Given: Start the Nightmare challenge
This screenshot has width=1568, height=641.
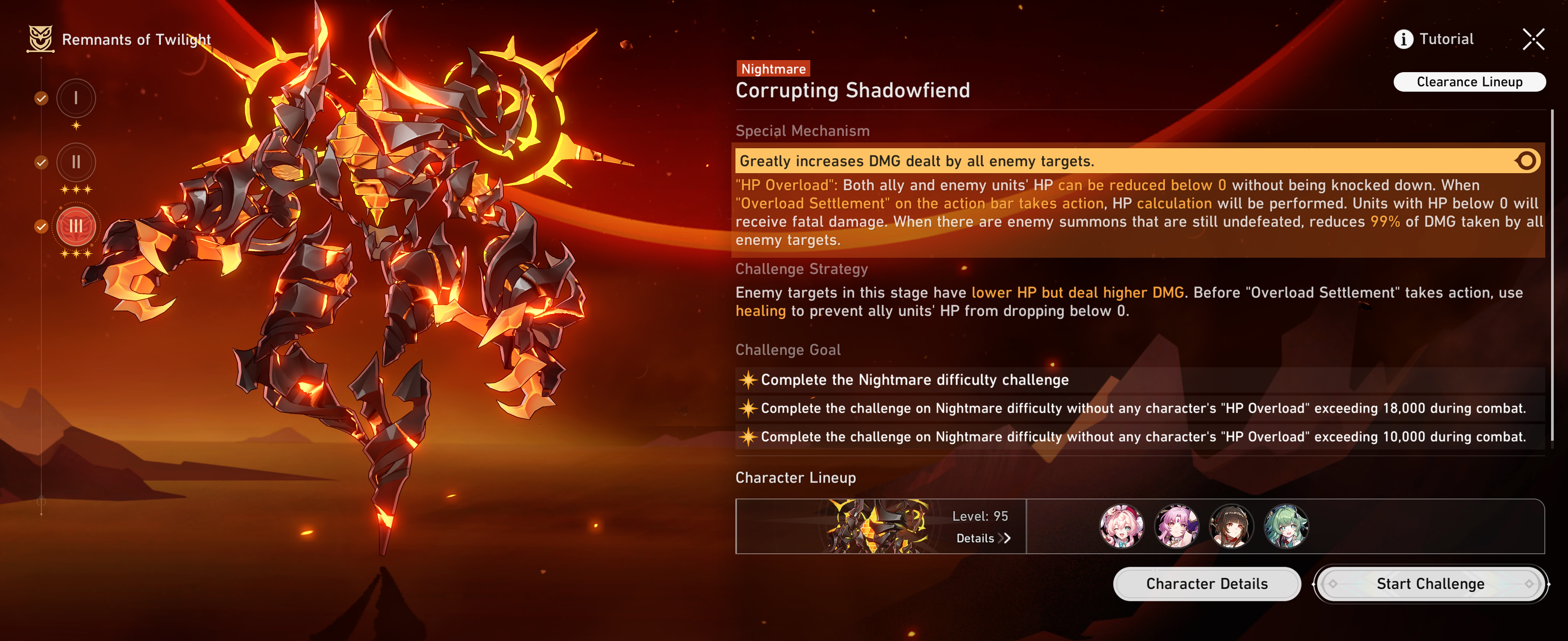Looking at the screenshot, I should click(x=1430, y=584).
